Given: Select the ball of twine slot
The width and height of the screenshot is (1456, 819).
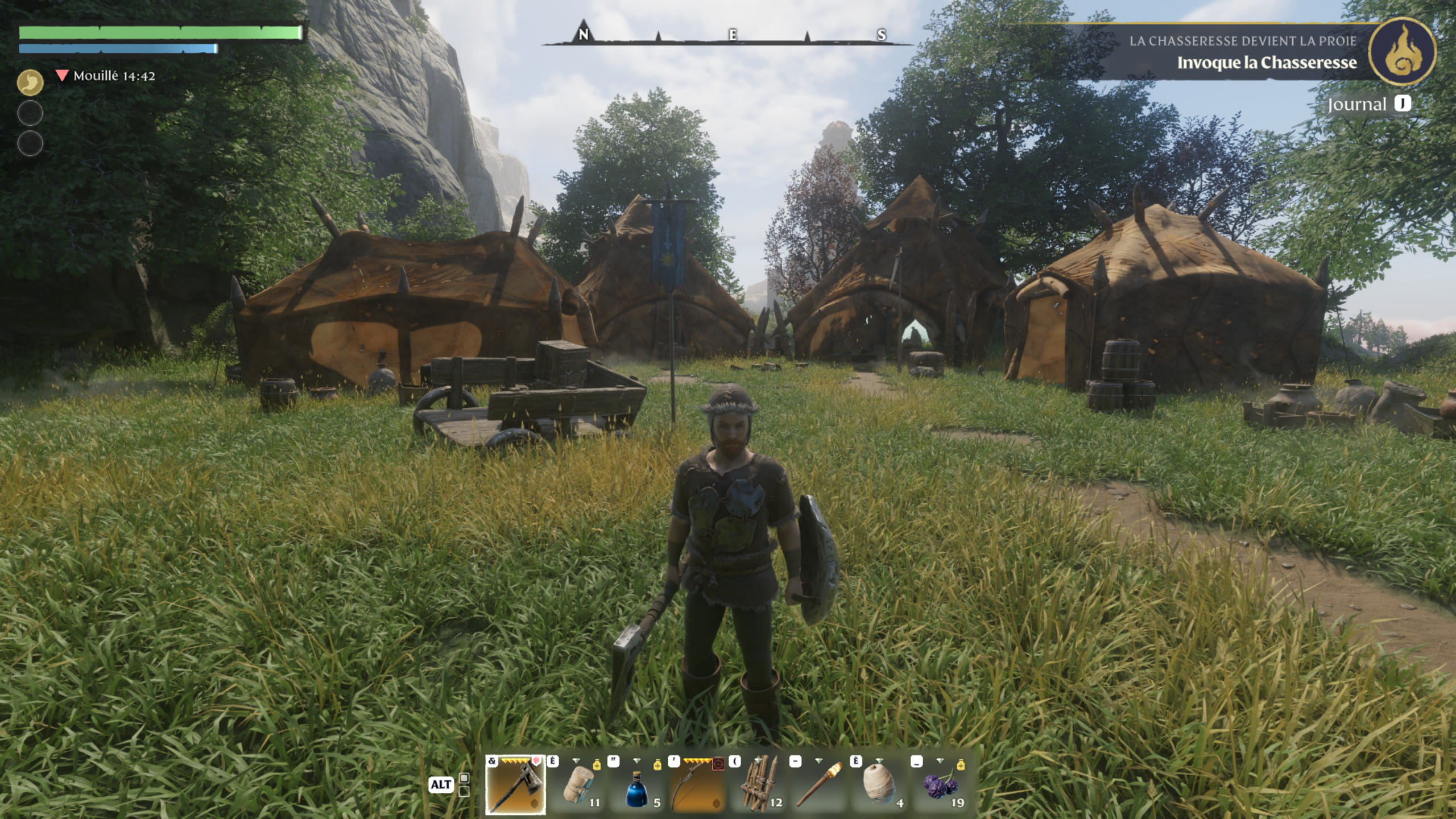Looking at the screenshot, I should point(880,785).
